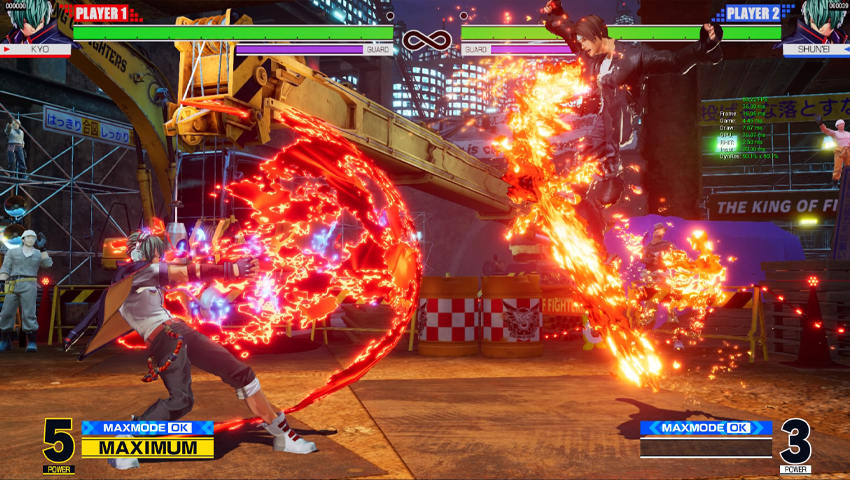Viewport: 850px width, 480px height.
Task: Select Player 2's MAXMODE OK indicator
Action: [706, 428]
